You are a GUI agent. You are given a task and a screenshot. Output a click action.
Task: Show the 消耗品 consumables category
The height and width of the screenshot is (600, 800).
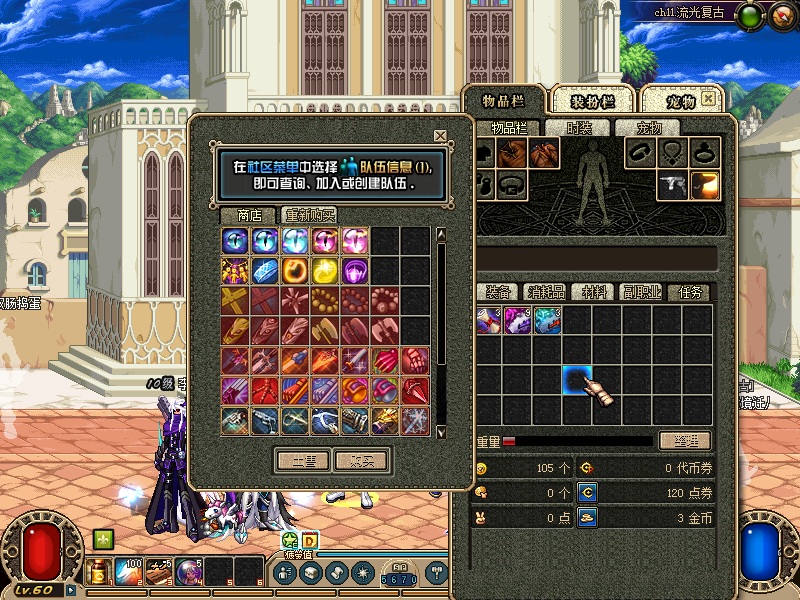coord(546,292)
